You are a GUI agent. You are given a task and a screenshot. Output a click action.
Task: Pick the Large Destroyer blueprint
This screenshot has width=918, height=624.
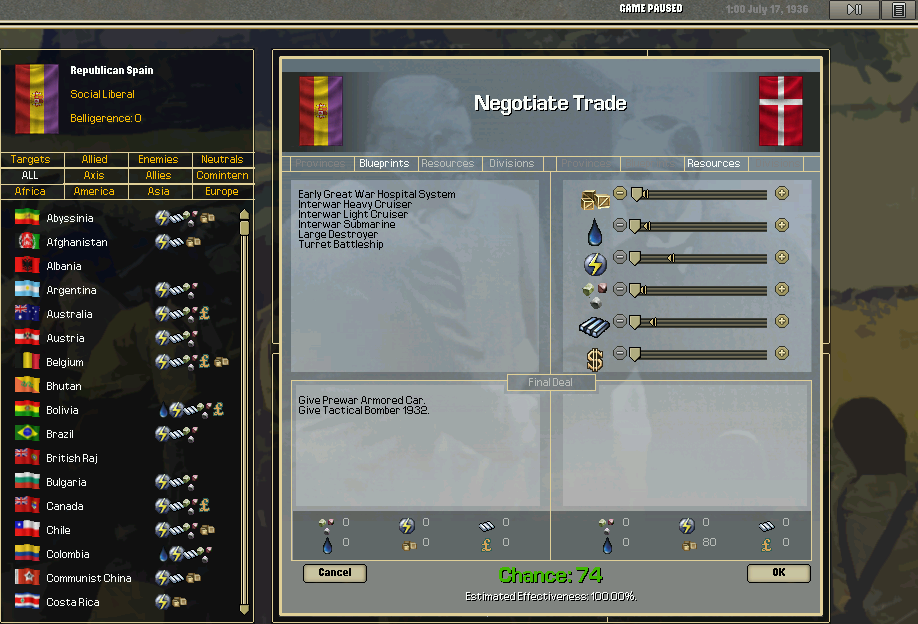click(338, 235)
